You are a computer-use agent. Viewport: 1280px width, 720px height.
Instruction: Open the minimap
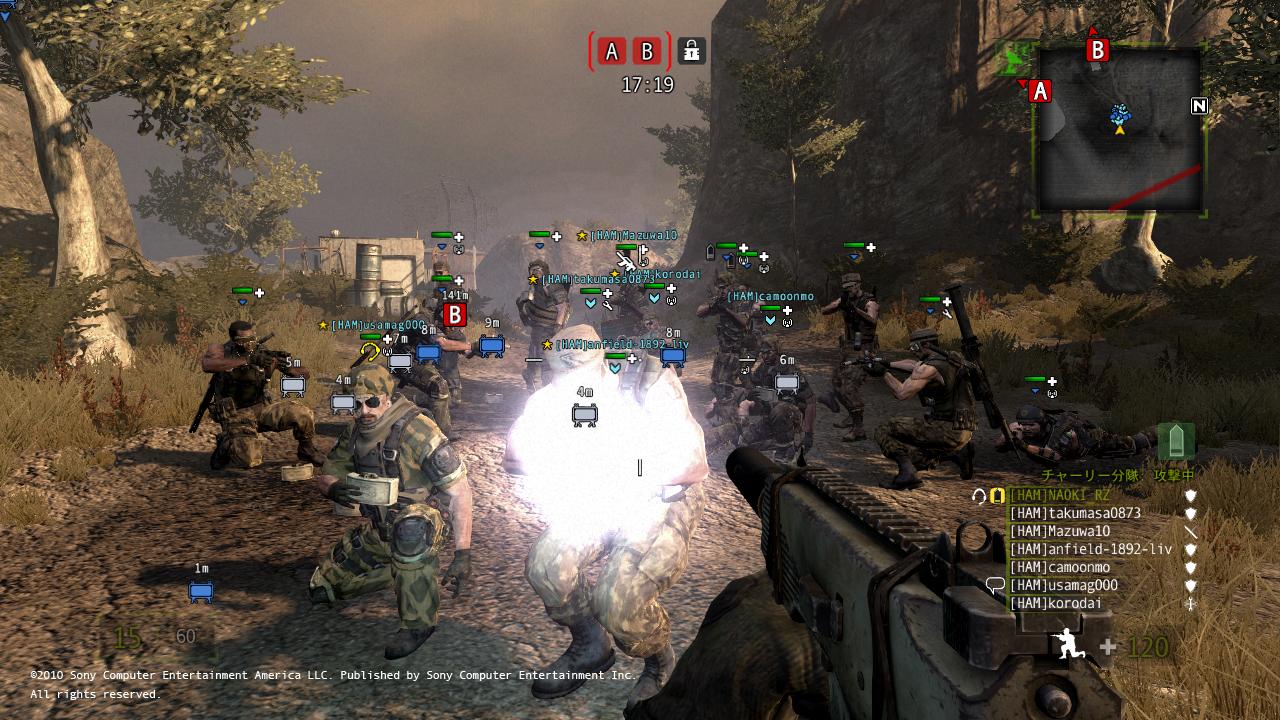1119,130
